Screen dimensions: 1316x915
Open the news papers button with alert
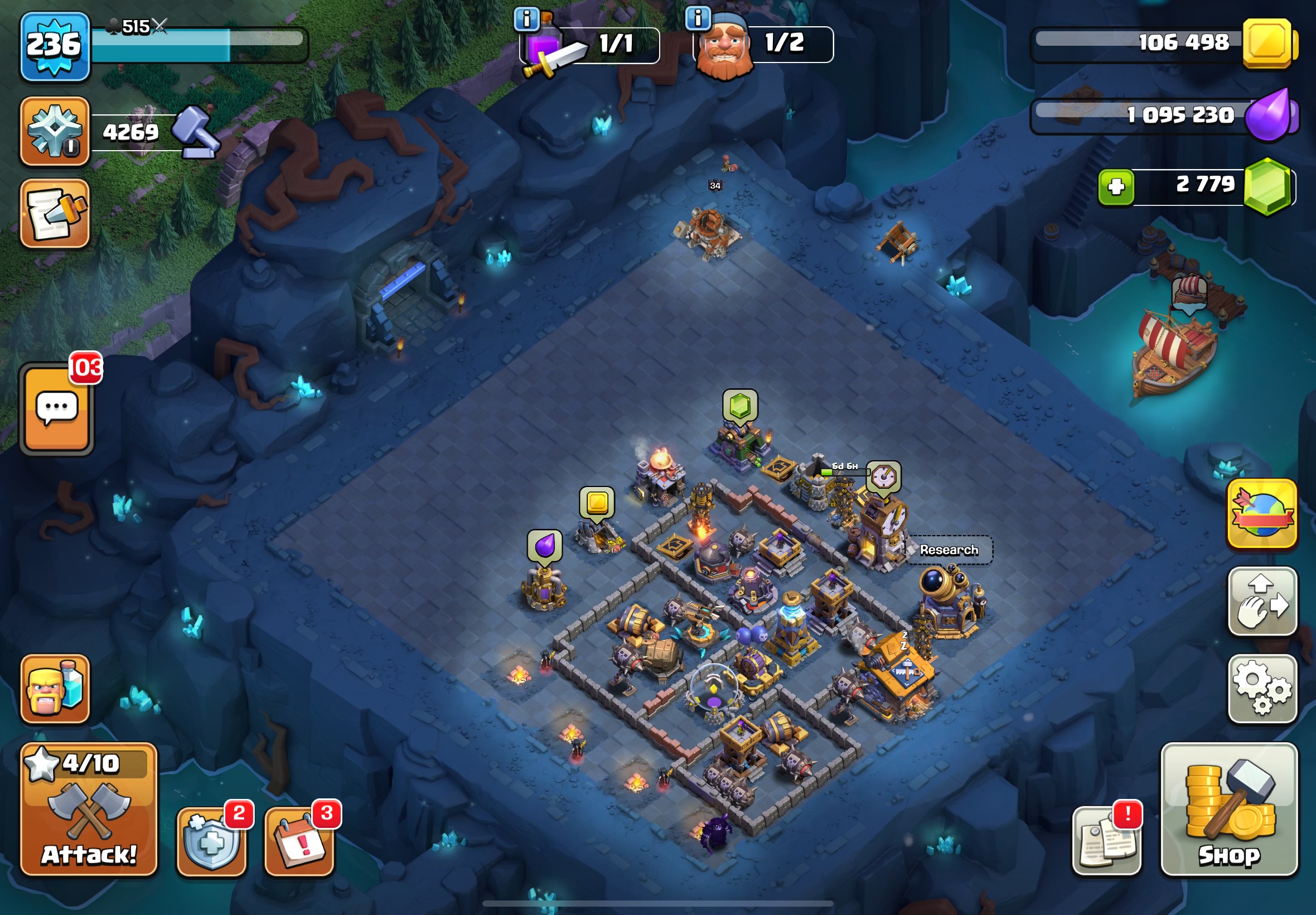click(x=1106, y=841)
